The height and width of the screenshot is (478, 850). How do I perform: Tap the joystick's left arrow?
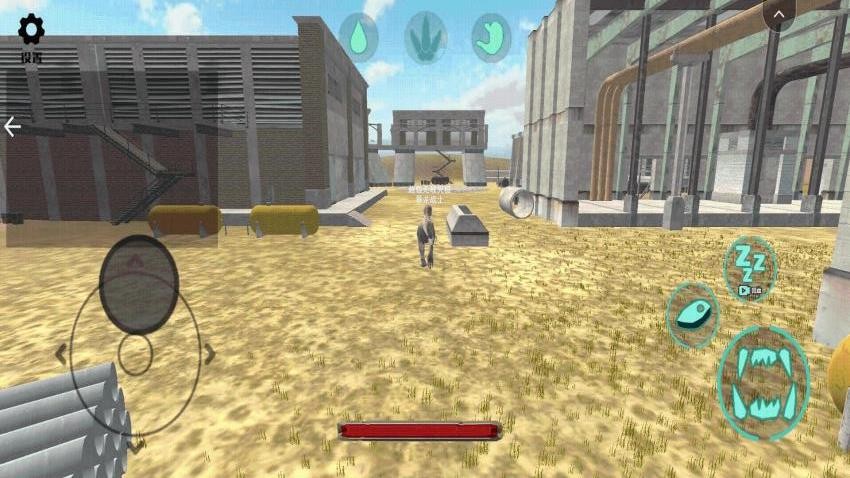(x=61, y=353)
